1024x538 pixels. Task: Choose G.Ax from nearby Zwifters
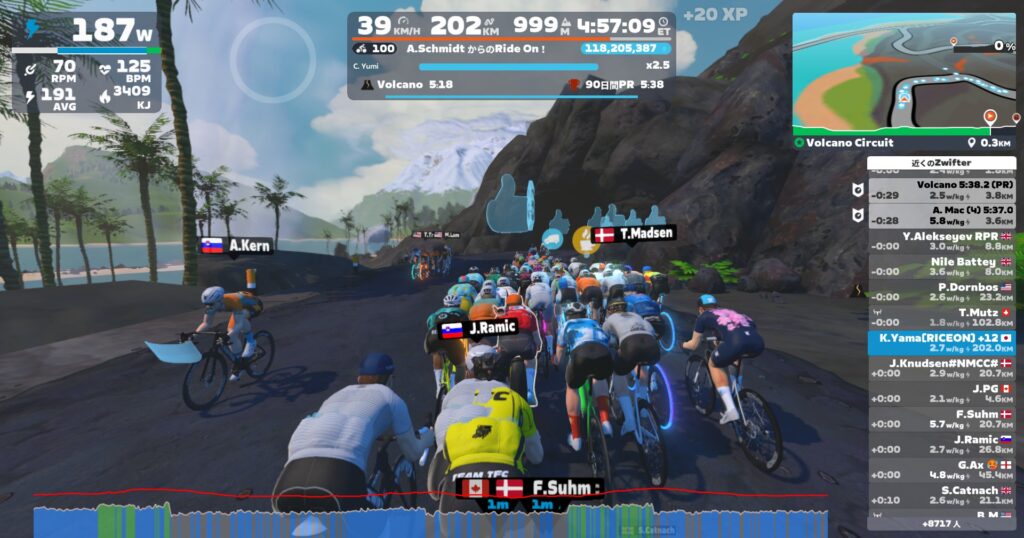coord(941,470)
